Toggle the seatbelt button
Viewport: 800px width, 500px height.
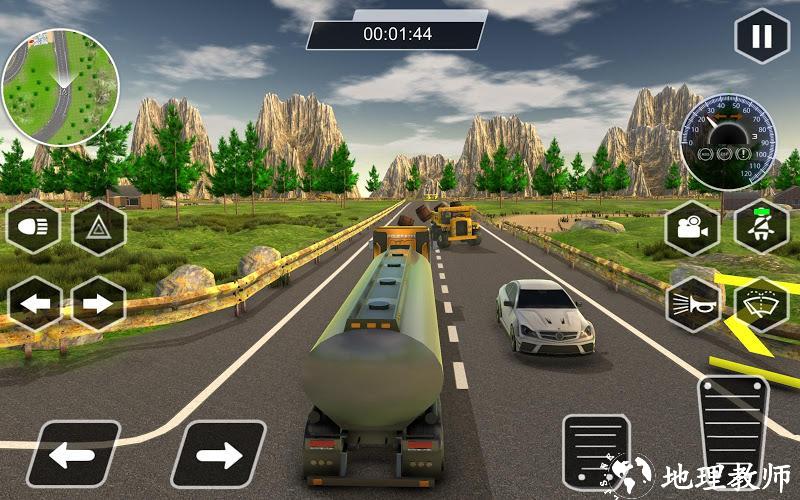click(761, 226)
